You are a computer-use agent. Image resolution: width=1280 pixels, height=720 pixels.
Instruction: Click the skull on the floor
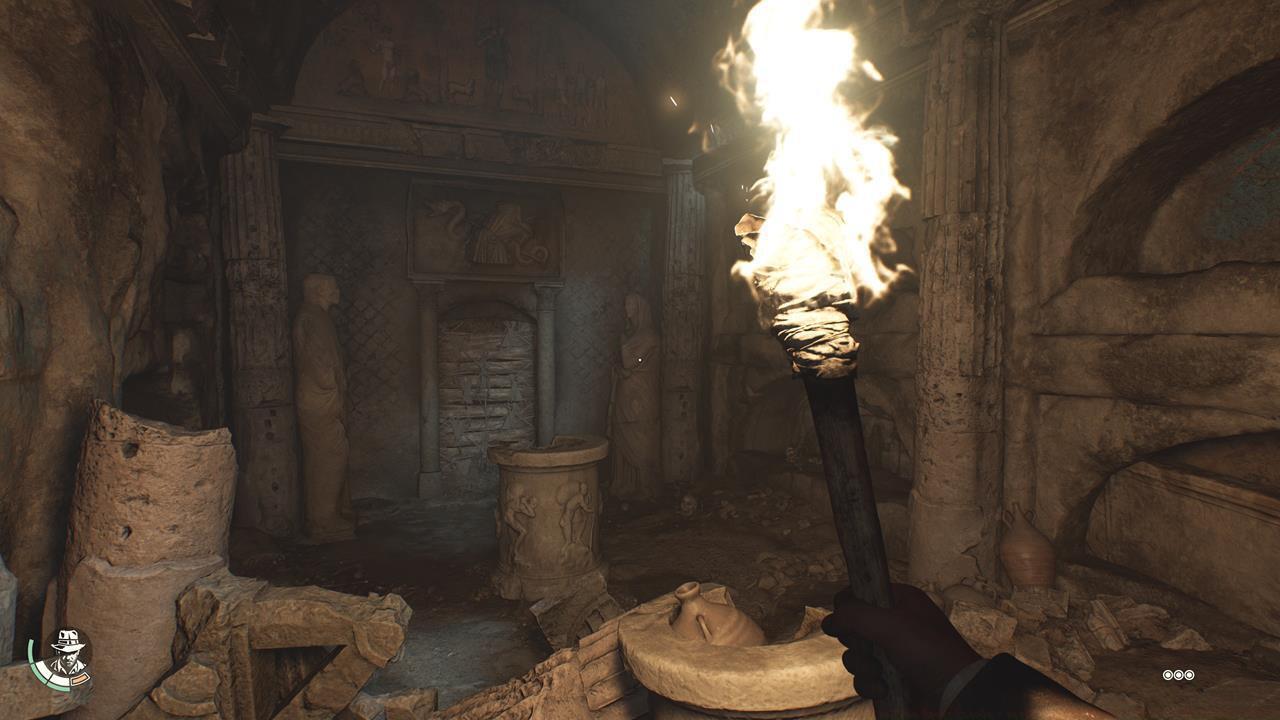click(688, 505)
